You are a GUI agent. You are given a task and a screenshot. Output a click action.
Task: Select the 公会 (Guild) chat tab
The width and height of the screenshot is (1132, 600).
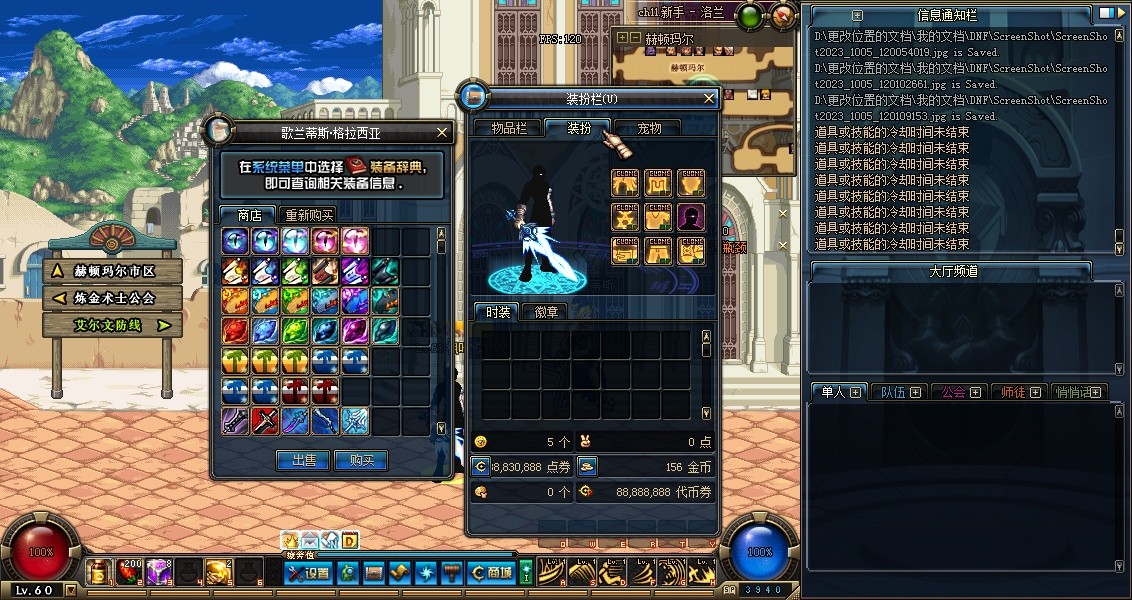coord(959,392)
